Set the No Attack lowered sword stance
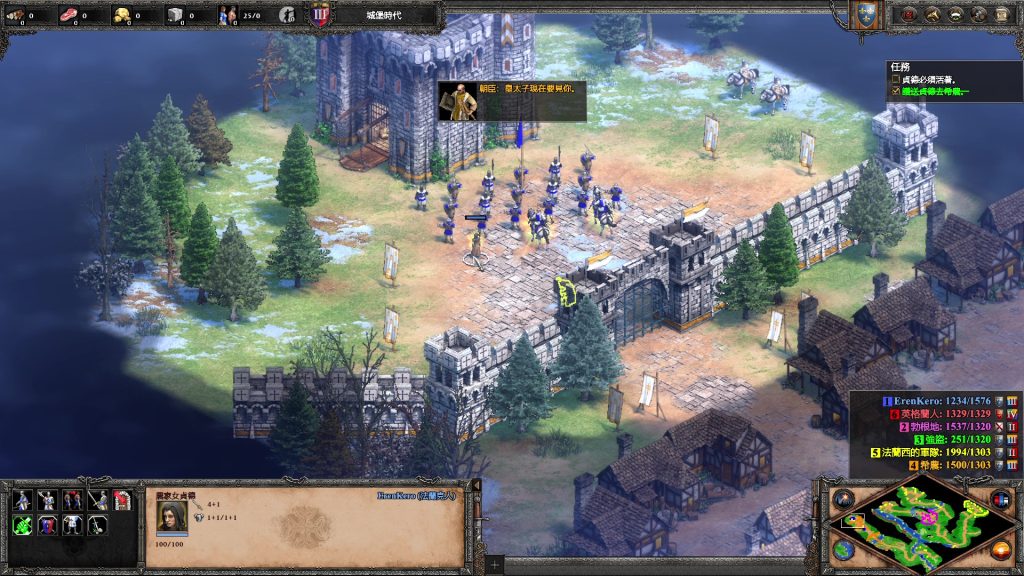 97,525
